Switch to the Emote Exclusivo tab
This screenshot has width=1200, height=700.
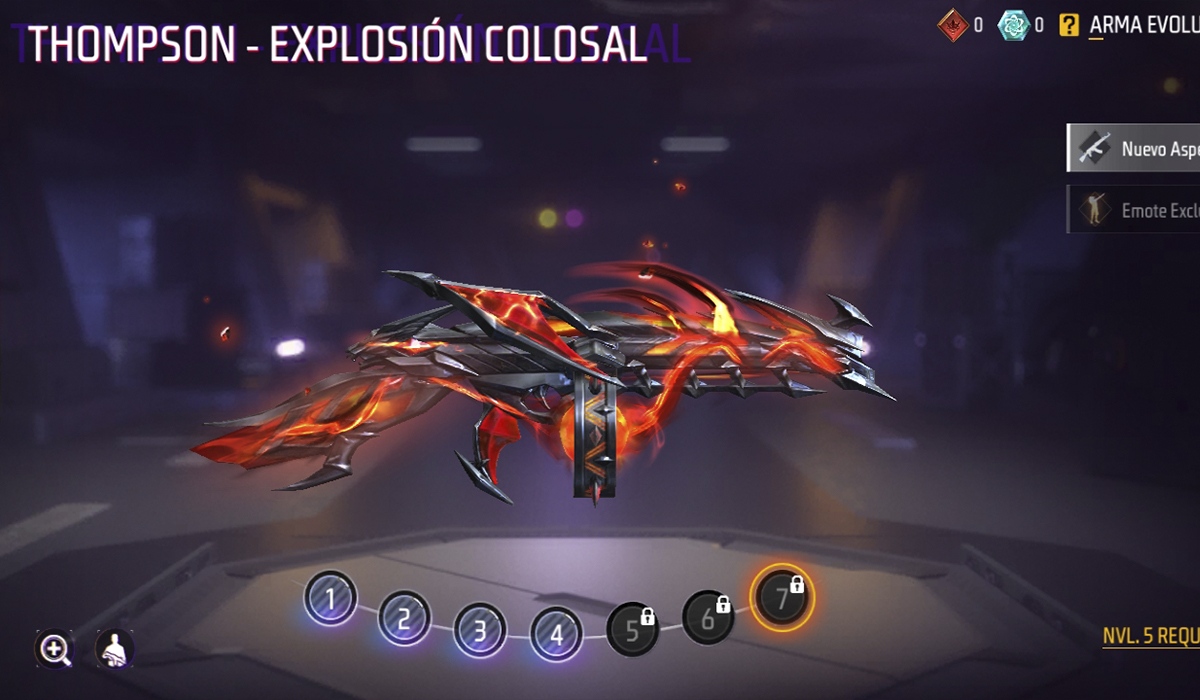[1134, 210]
